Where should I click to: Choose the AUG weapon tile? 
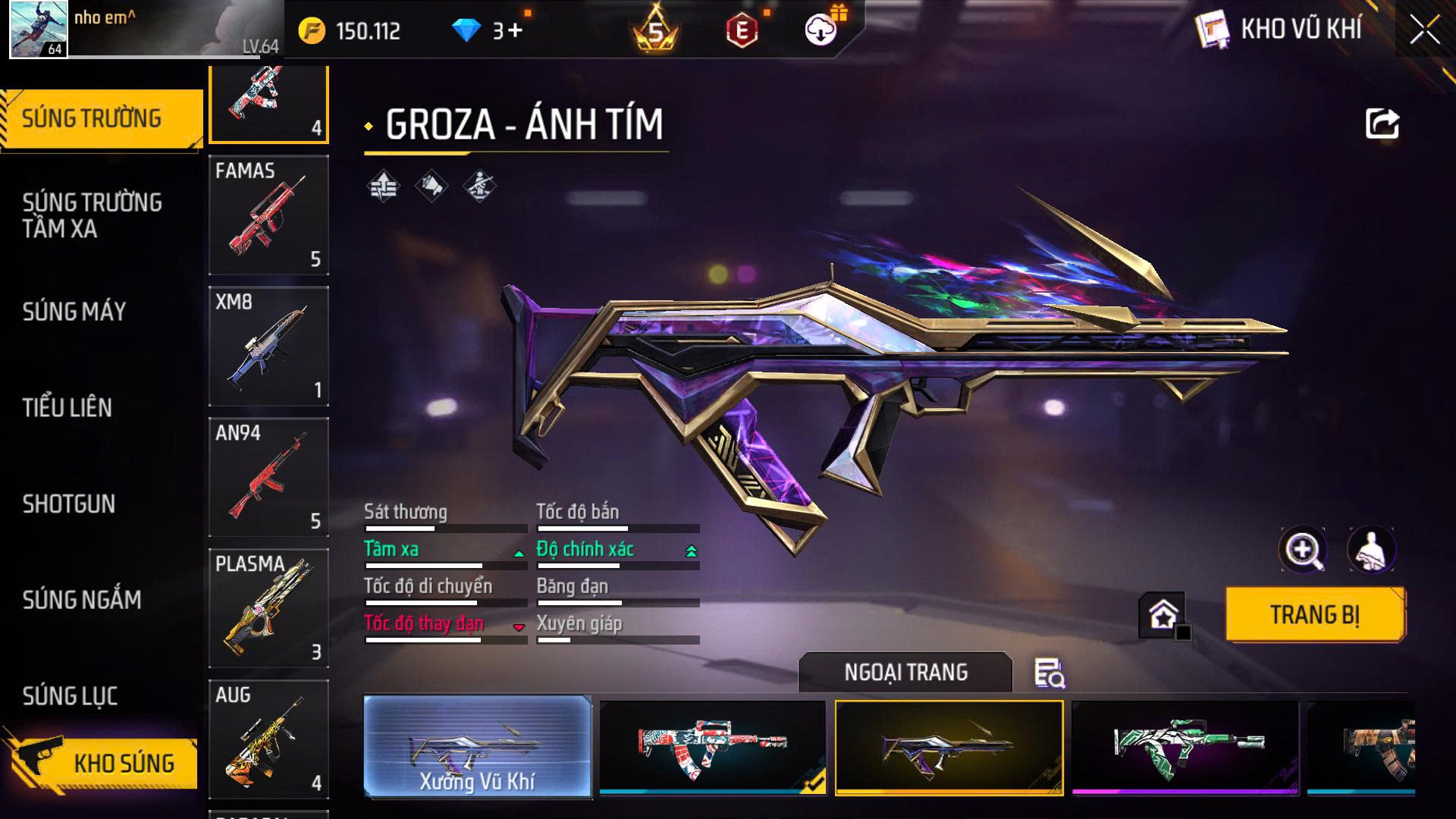268,739
